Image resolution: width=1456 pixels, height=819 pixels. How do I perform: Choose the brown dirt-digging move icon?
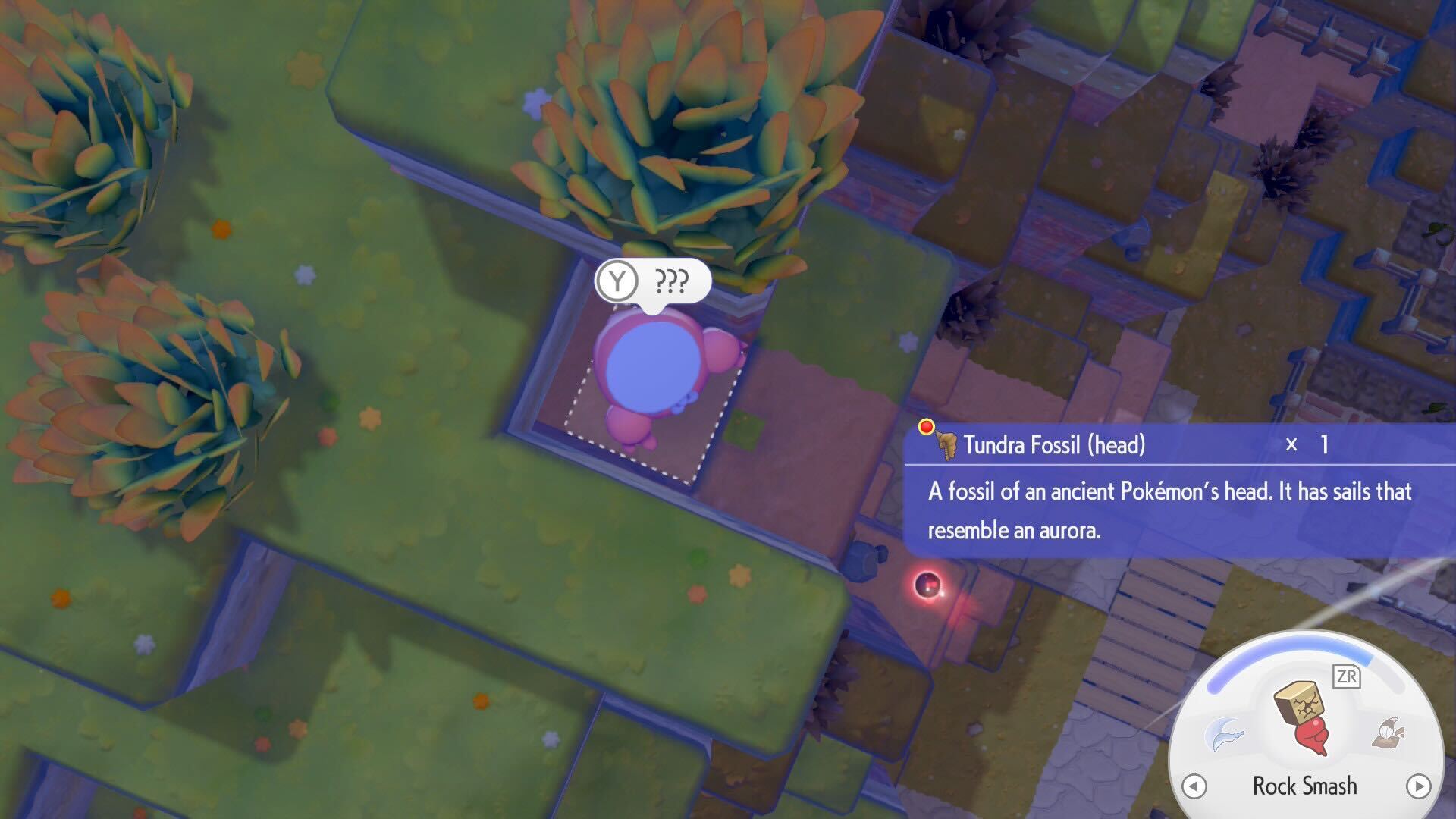[x=1389, y=733]
